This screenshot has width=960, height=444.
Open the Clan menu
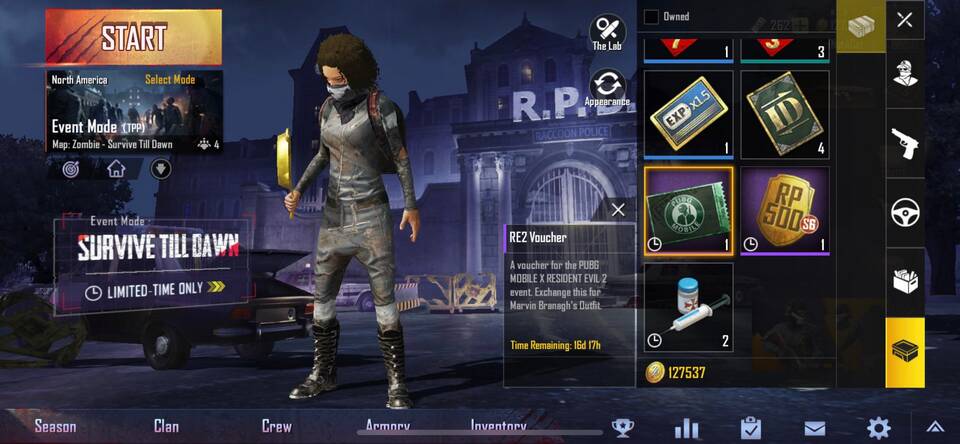pyautogui.click(x=166, y=426)
